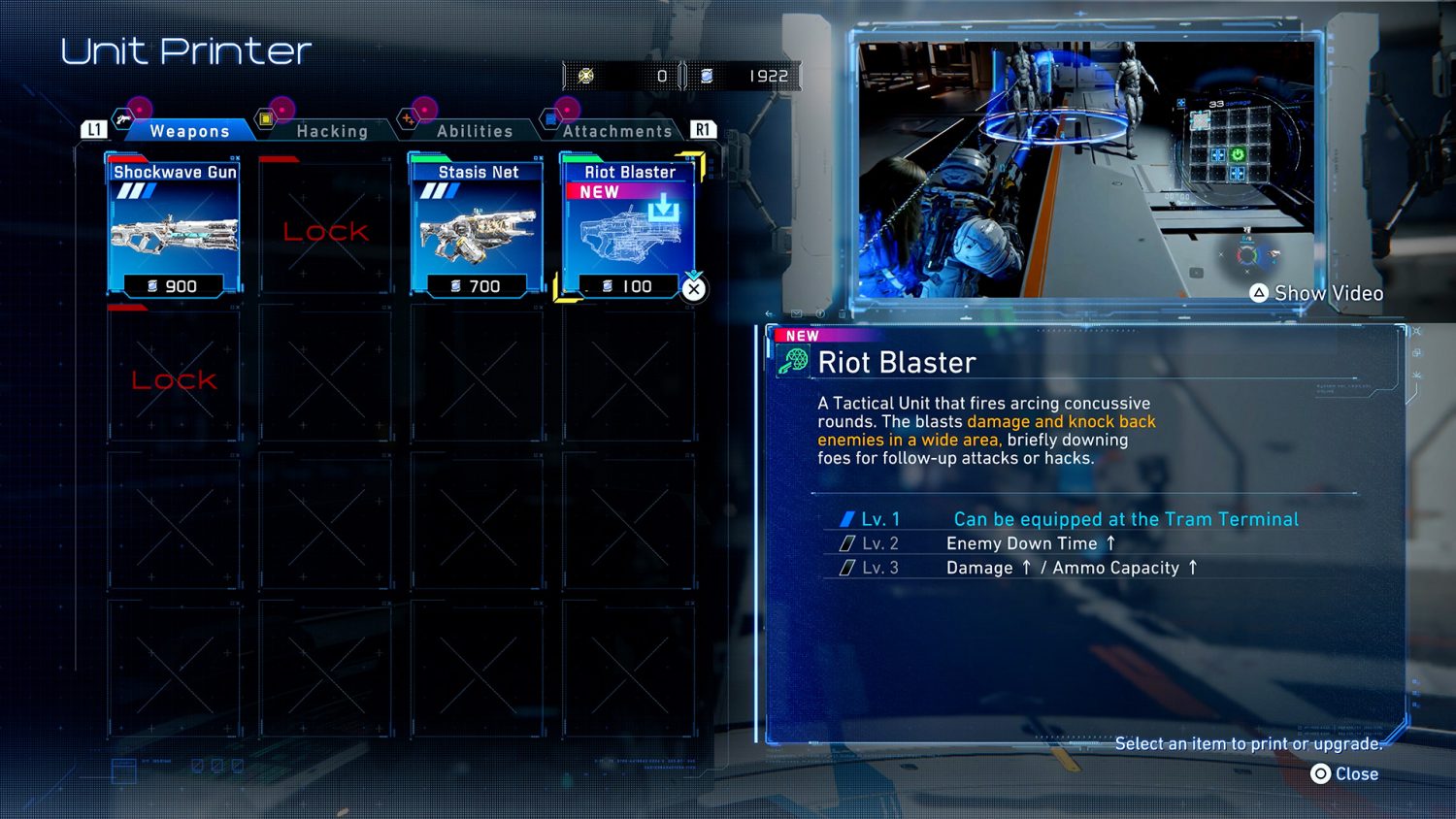Screen dimensions: 1456x819
Task: Play the Riot Blaster preview video
Action: pyautogui.click(x=1086, y=170)
